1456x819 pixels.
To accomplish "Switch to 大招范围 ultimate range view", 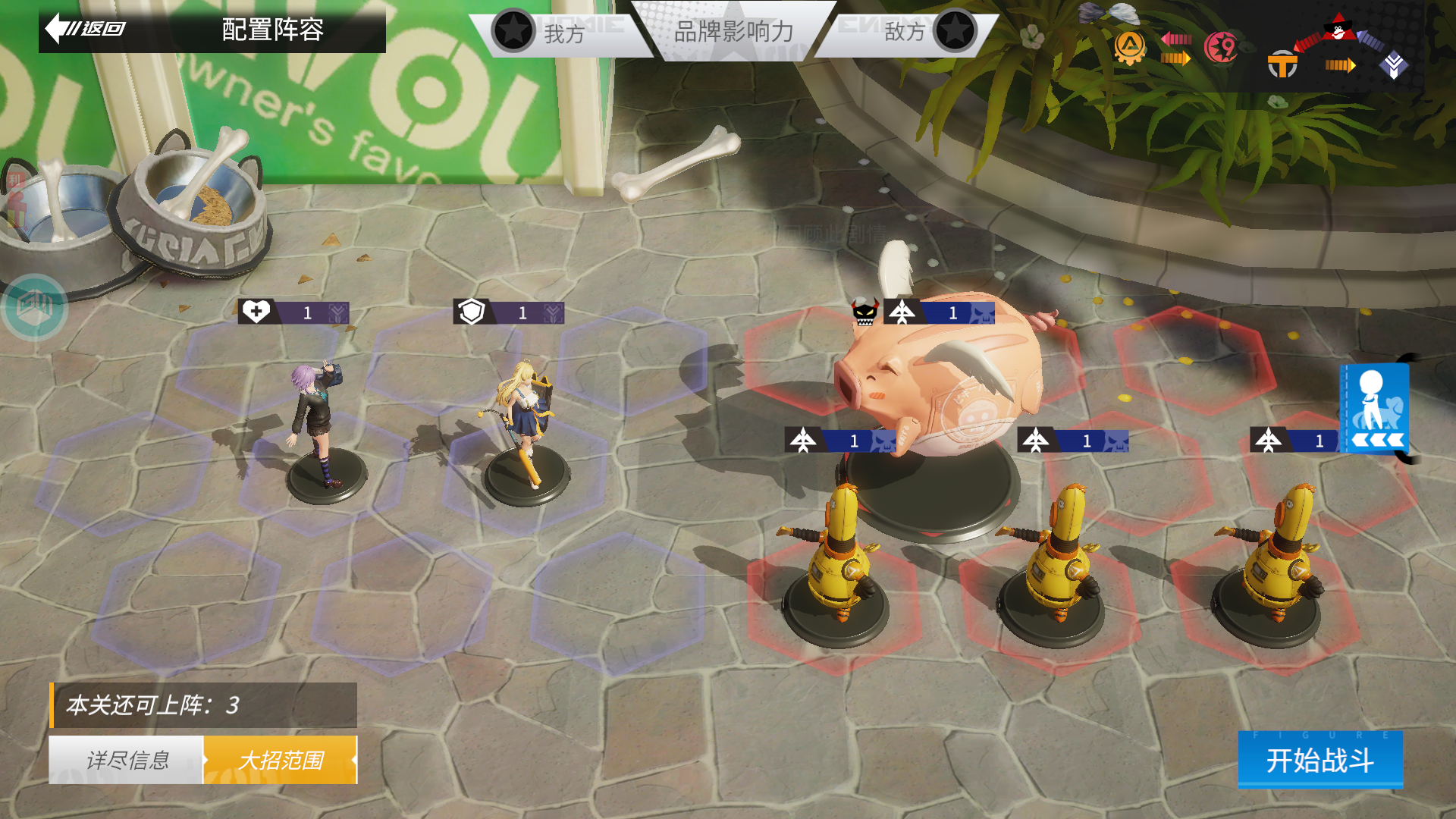I will [x=280, y=760].
